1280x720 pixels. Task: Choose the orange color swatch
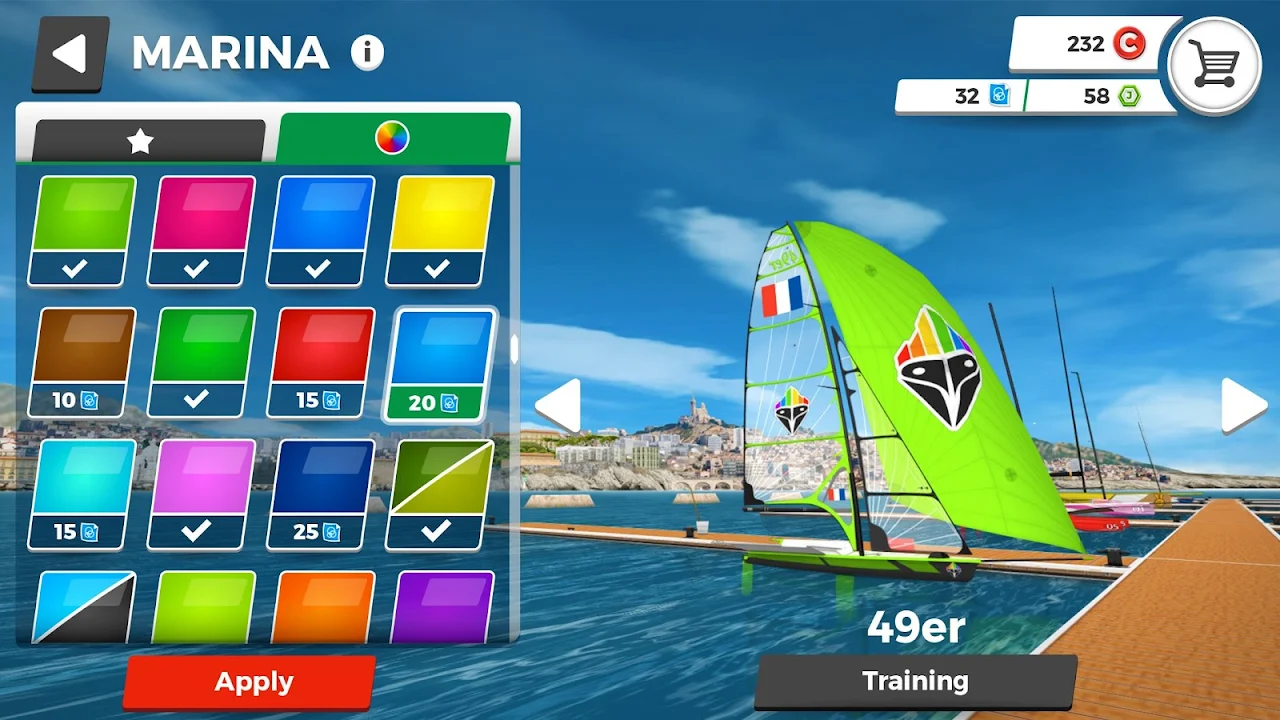point(320,606)
